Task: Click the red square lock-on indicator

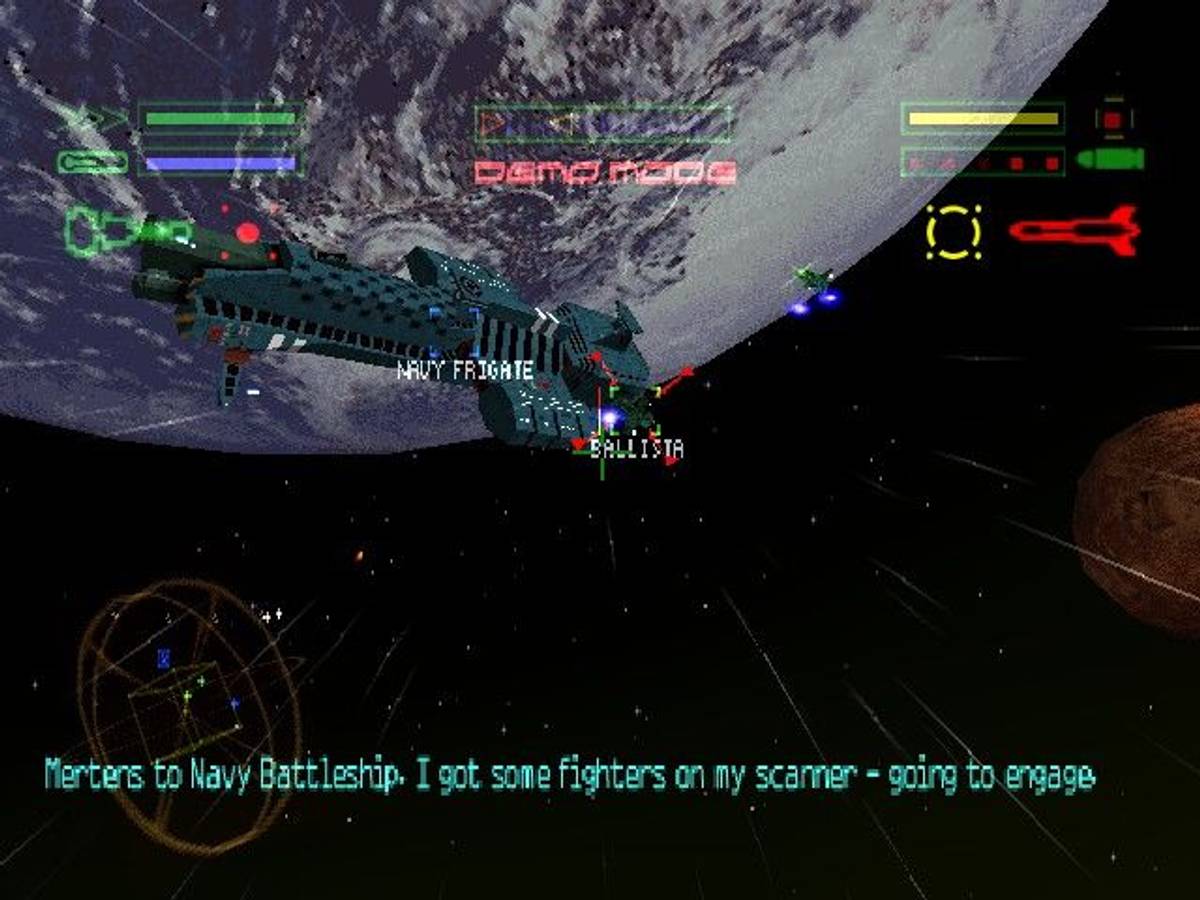Action: [1113, 119]
